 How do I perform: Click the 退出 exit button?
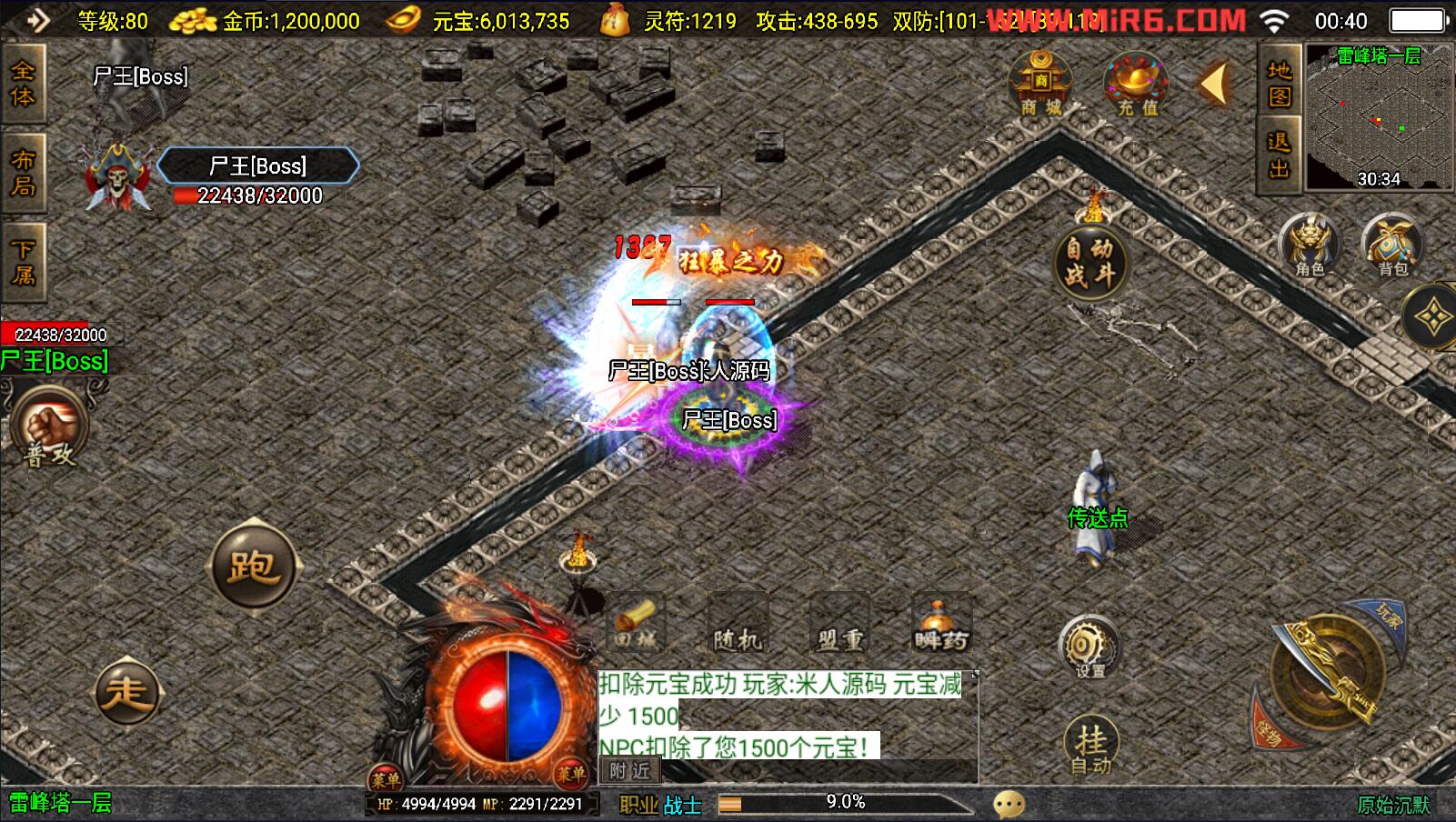coord(1279,155)
